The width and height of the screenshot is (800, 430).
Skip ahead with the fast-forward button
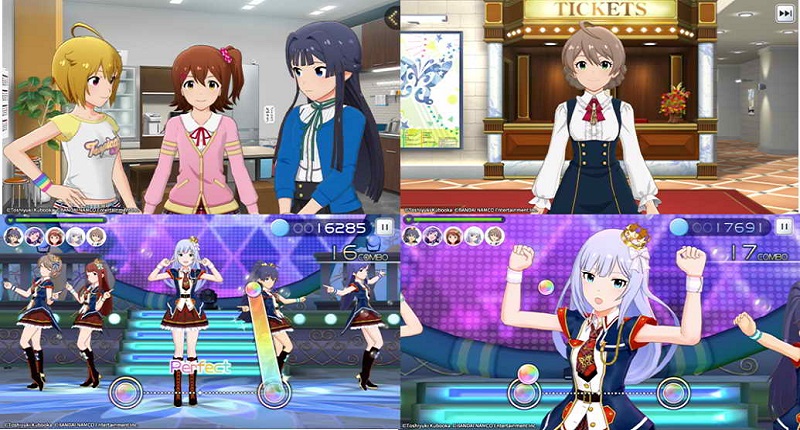tap(785, 12)
